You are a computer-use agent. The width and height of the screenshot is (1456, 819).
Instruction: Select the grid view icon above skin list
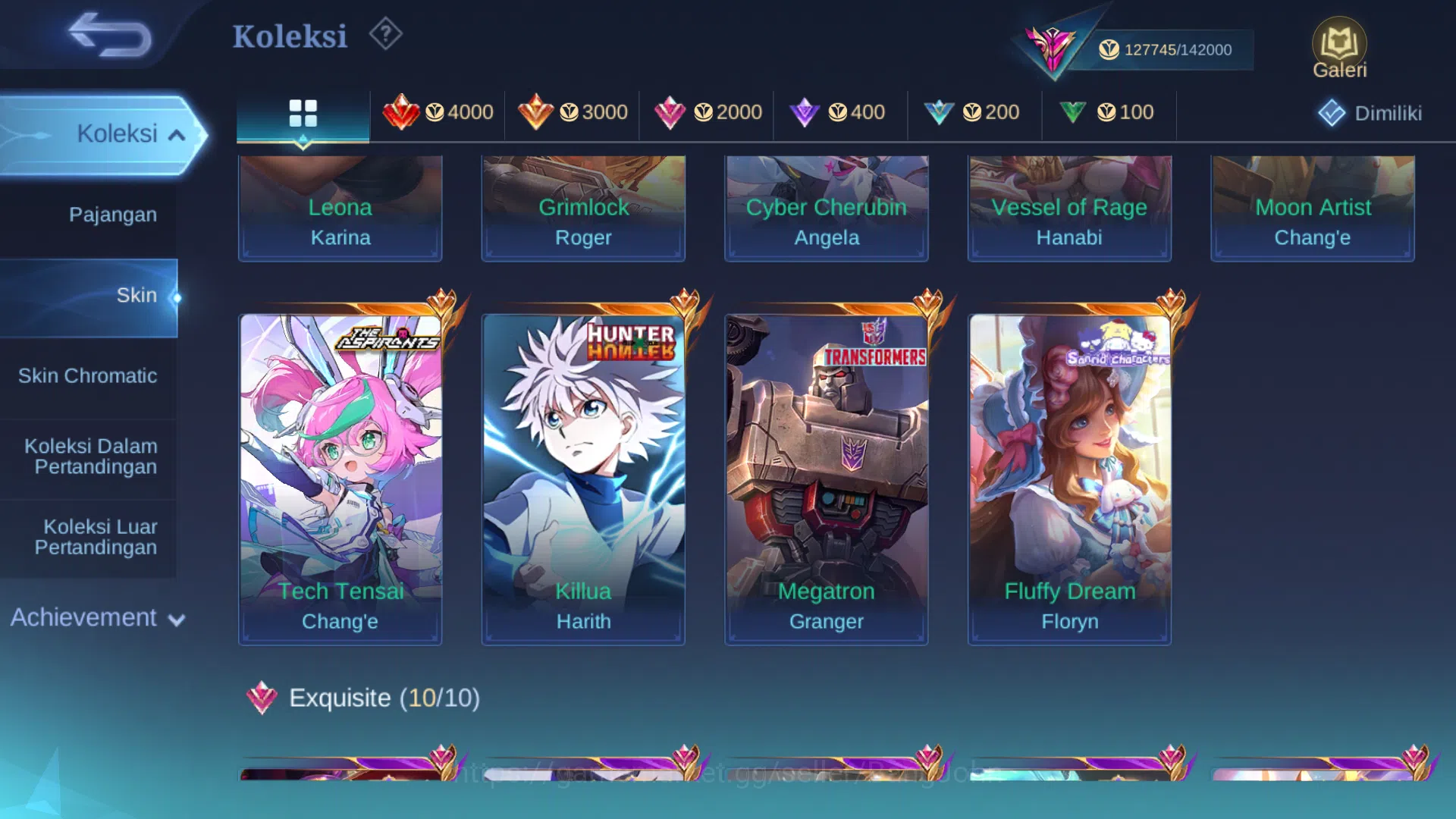tap(303, 112)
